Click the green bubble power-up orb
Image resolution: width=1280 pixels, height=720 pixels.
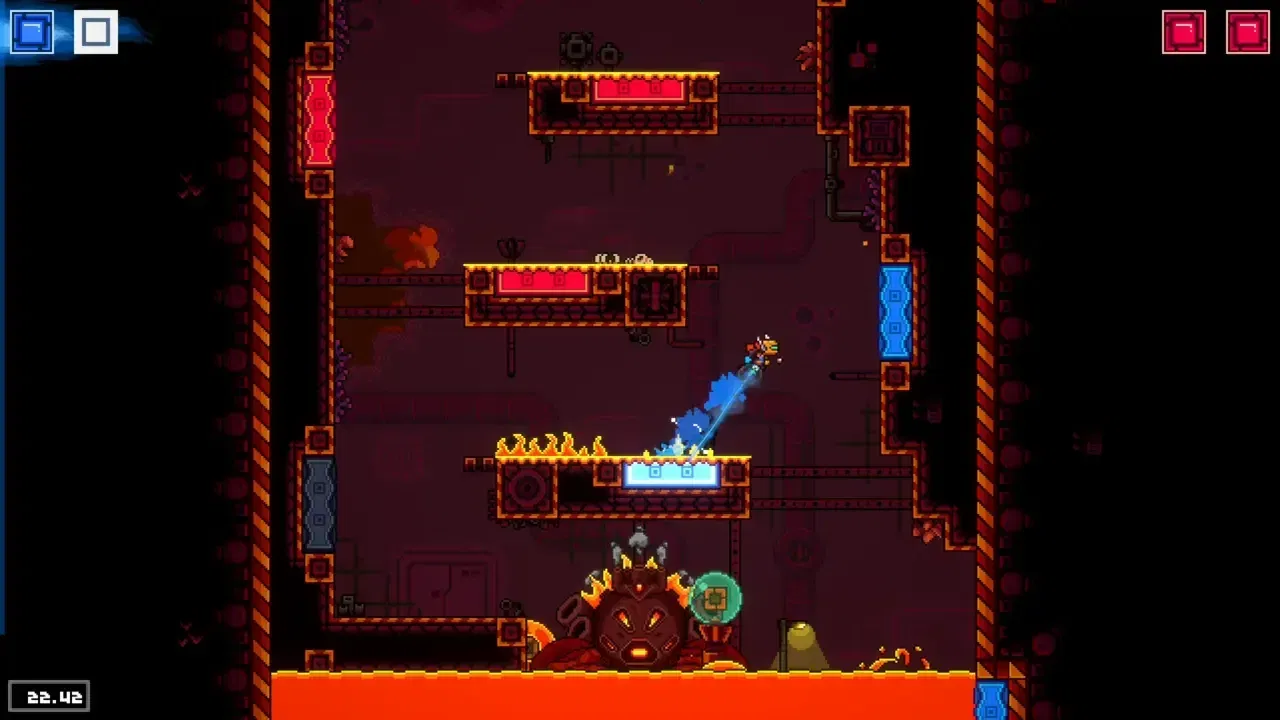coord(716,597)
